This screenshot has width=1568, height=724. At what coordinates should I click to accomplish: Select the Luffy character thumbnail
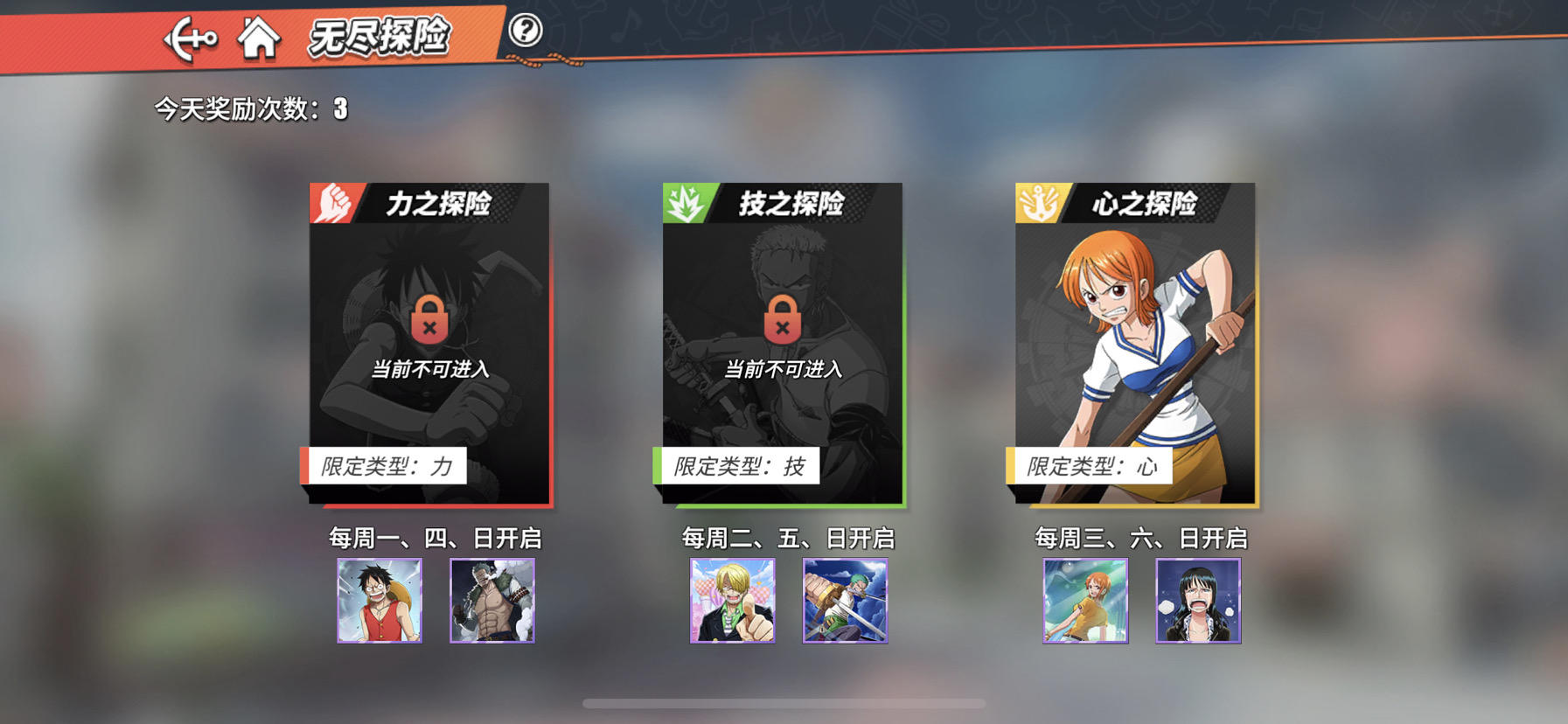click(379, 602)
